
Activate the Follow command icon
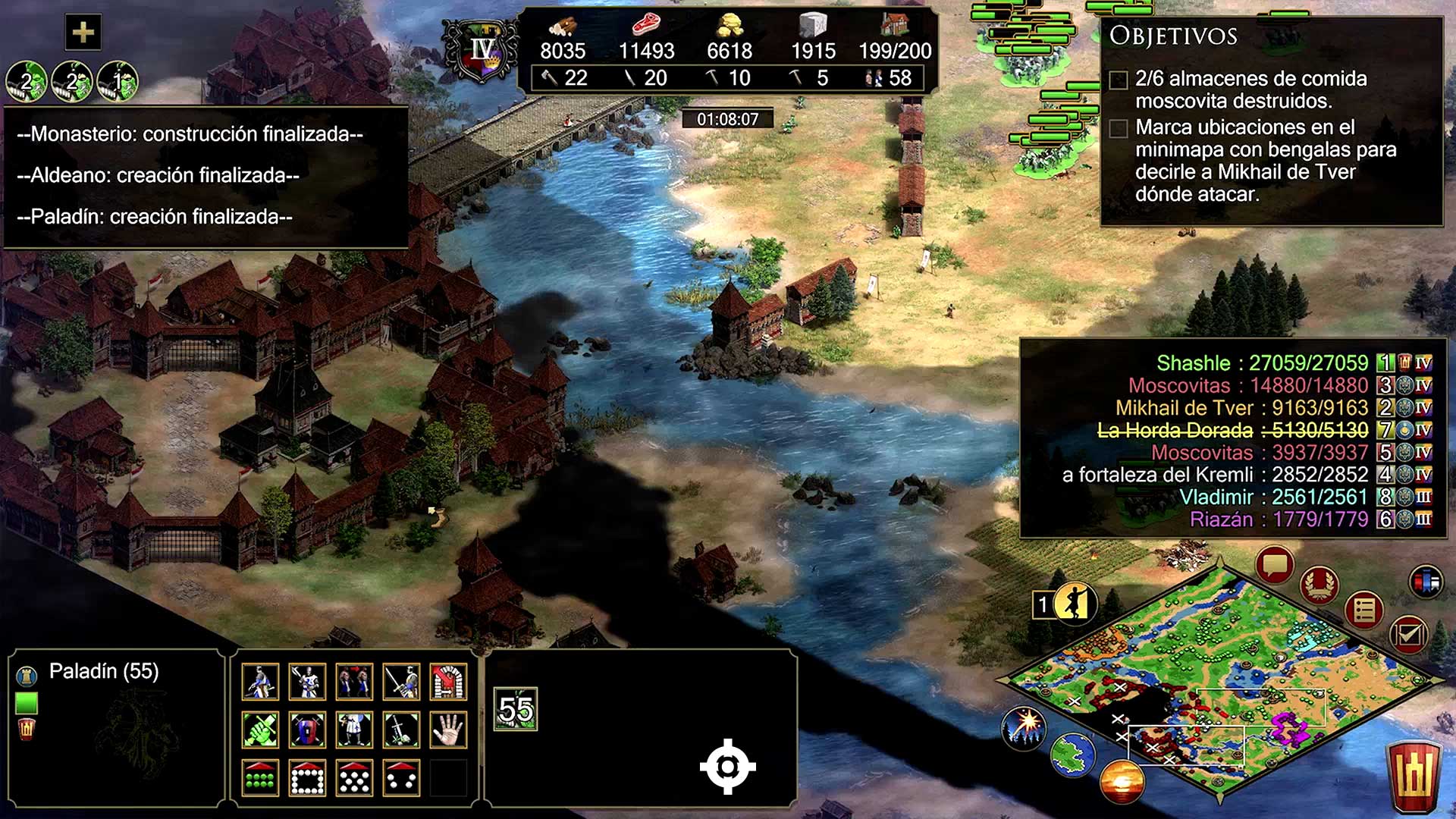coord(354,681)
